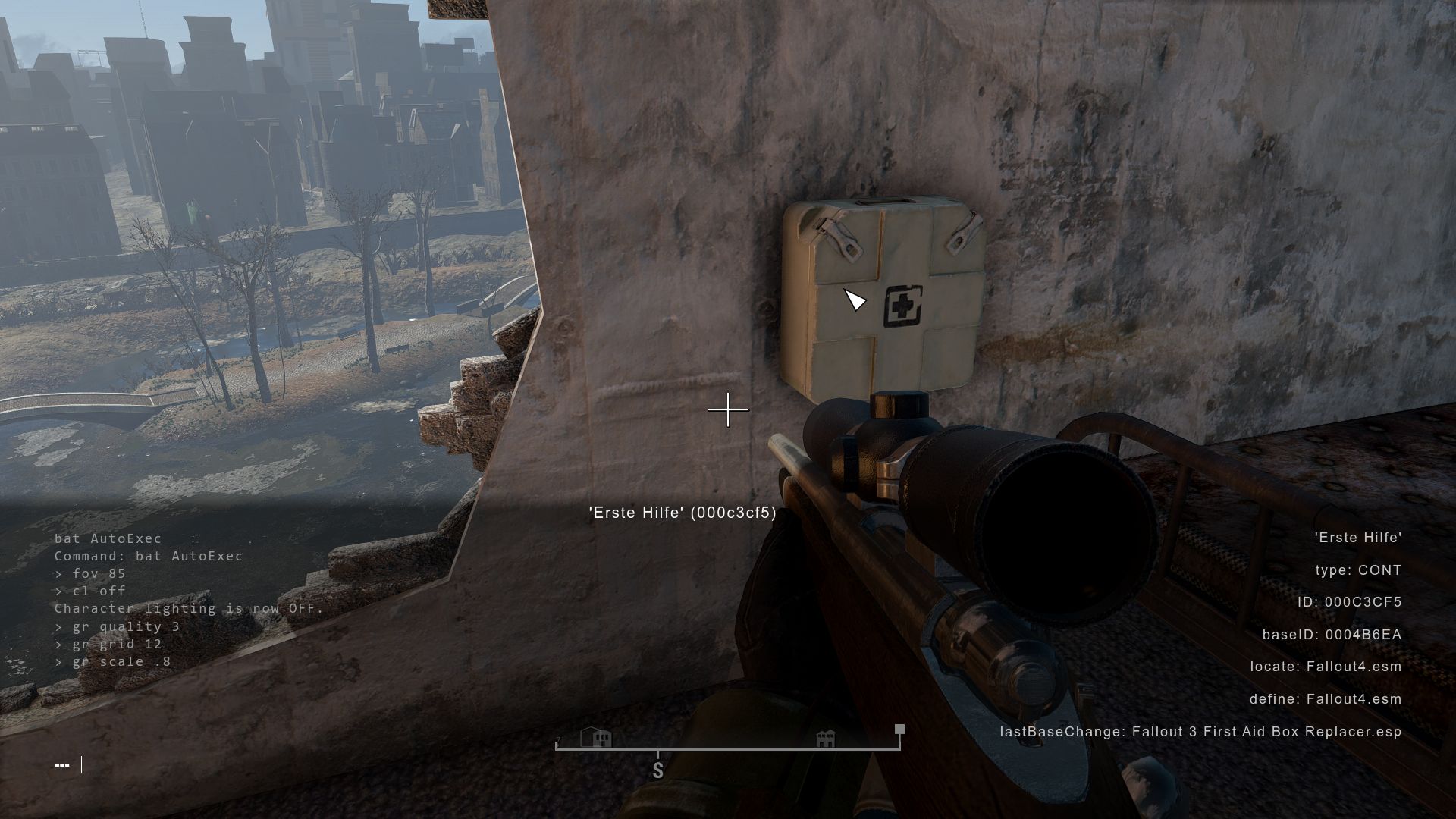Select the 'S' south indicator on the compass
The width and height of the screenshot is (1456, 819).
pyautogui.click(x=657, y=770)
